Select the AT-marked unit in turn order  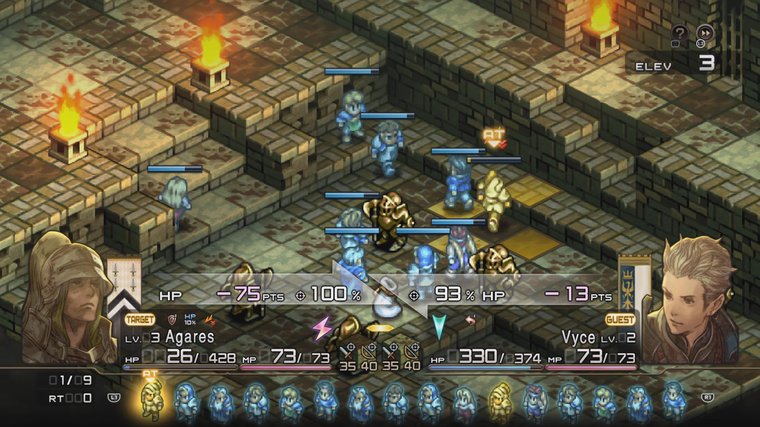tap(152, 400)
